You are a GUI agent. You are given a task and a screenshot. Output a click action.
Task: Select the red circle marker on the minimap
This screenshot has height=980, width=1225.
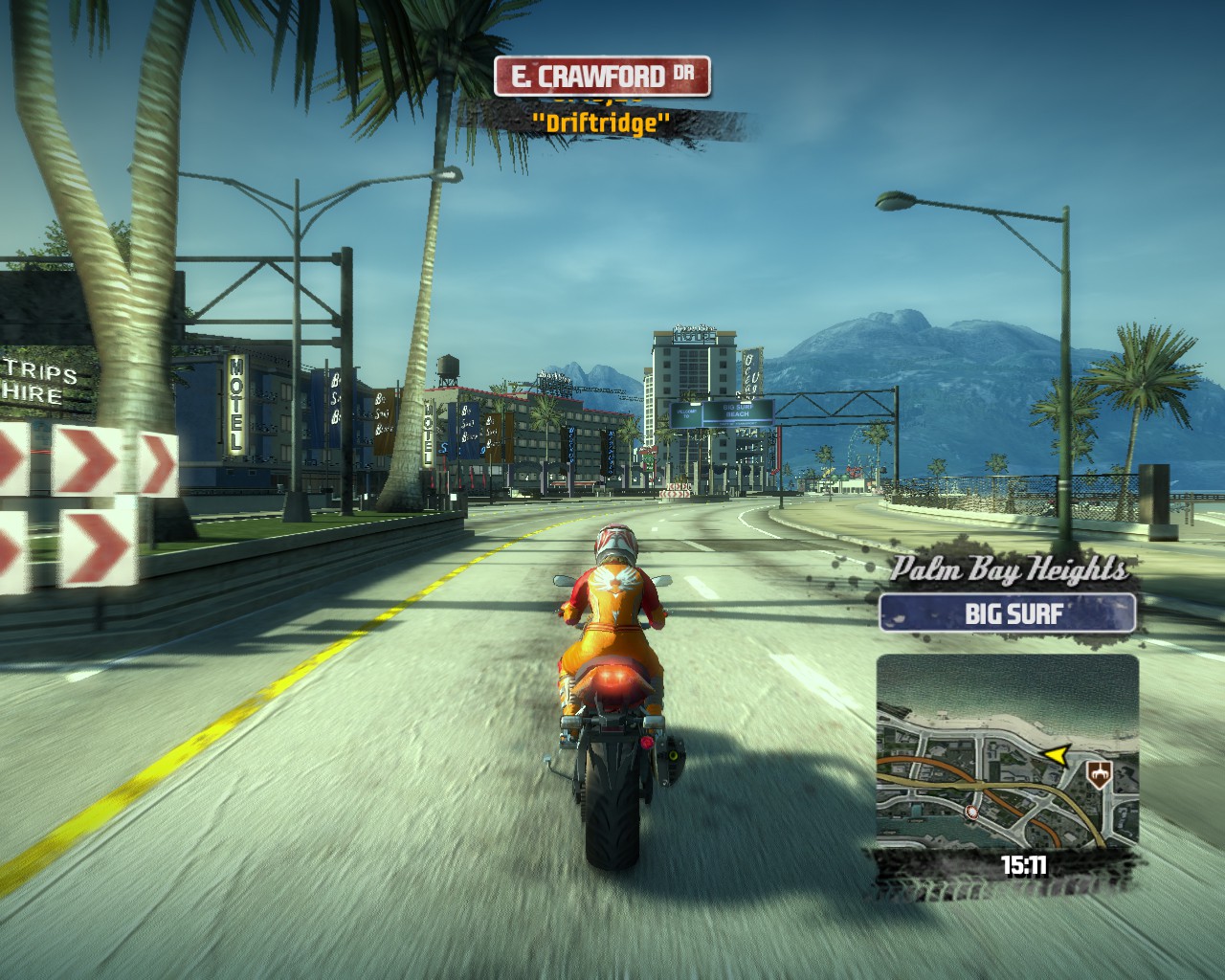click(973, 813)
